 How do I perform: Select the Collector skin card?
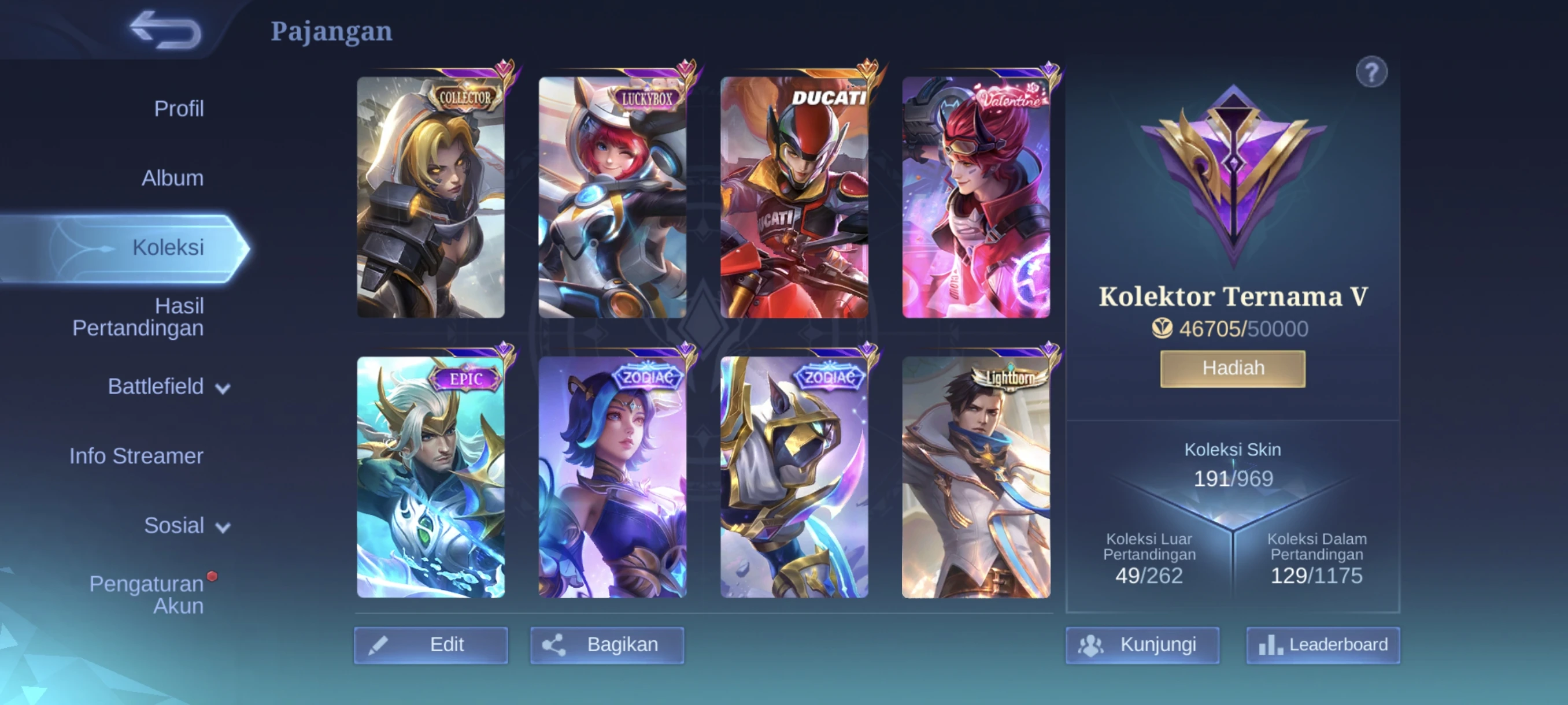431,197
